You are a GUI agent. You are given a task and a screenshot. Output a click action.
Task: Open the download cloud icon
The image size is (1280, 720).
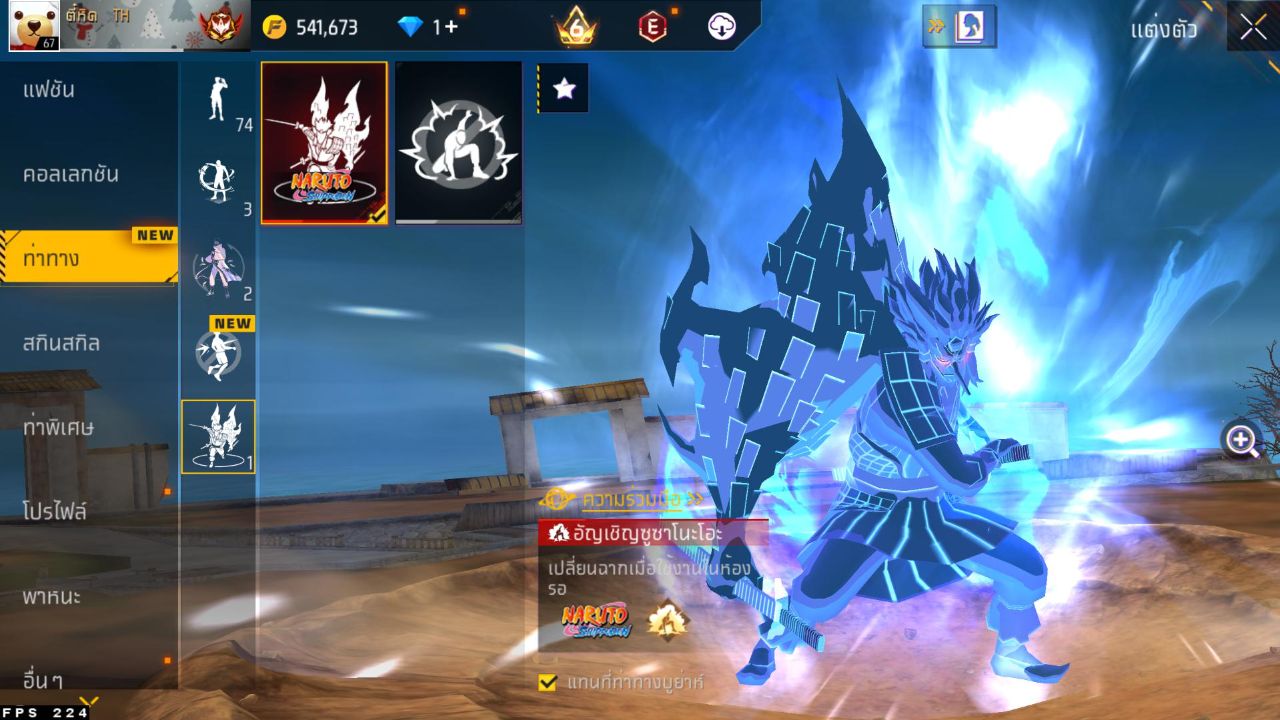click(722, 27)
